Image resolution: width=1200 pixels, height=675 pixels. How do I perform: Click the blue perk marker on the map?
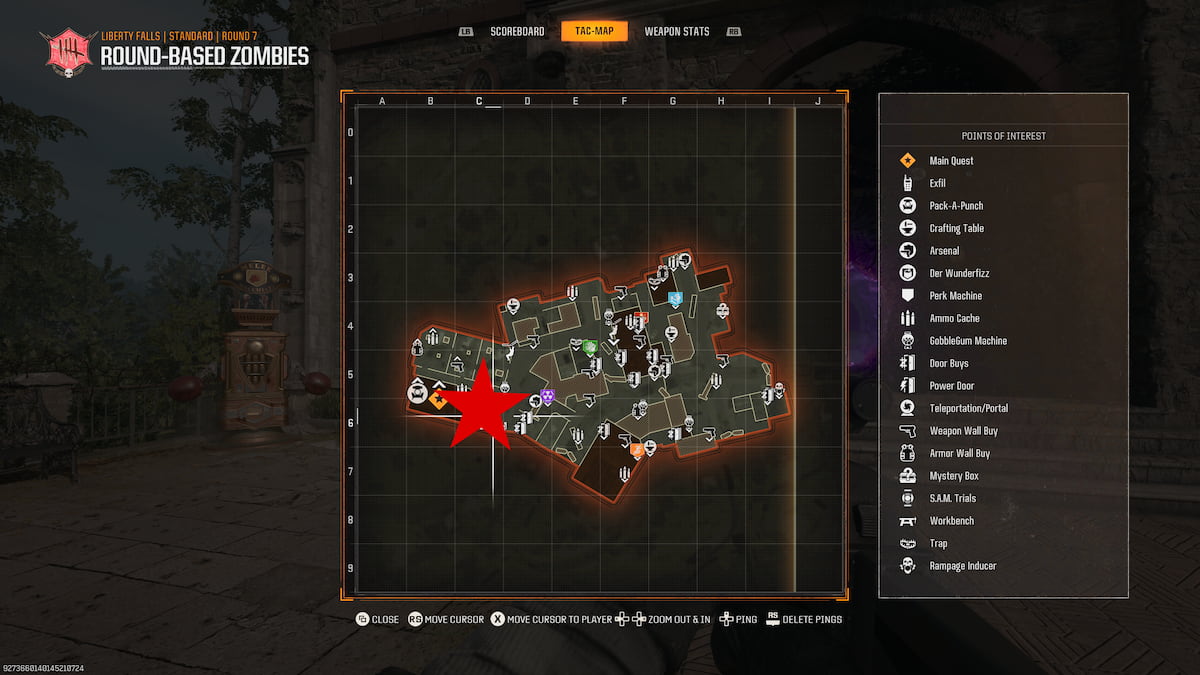click(x=675, y=298)
